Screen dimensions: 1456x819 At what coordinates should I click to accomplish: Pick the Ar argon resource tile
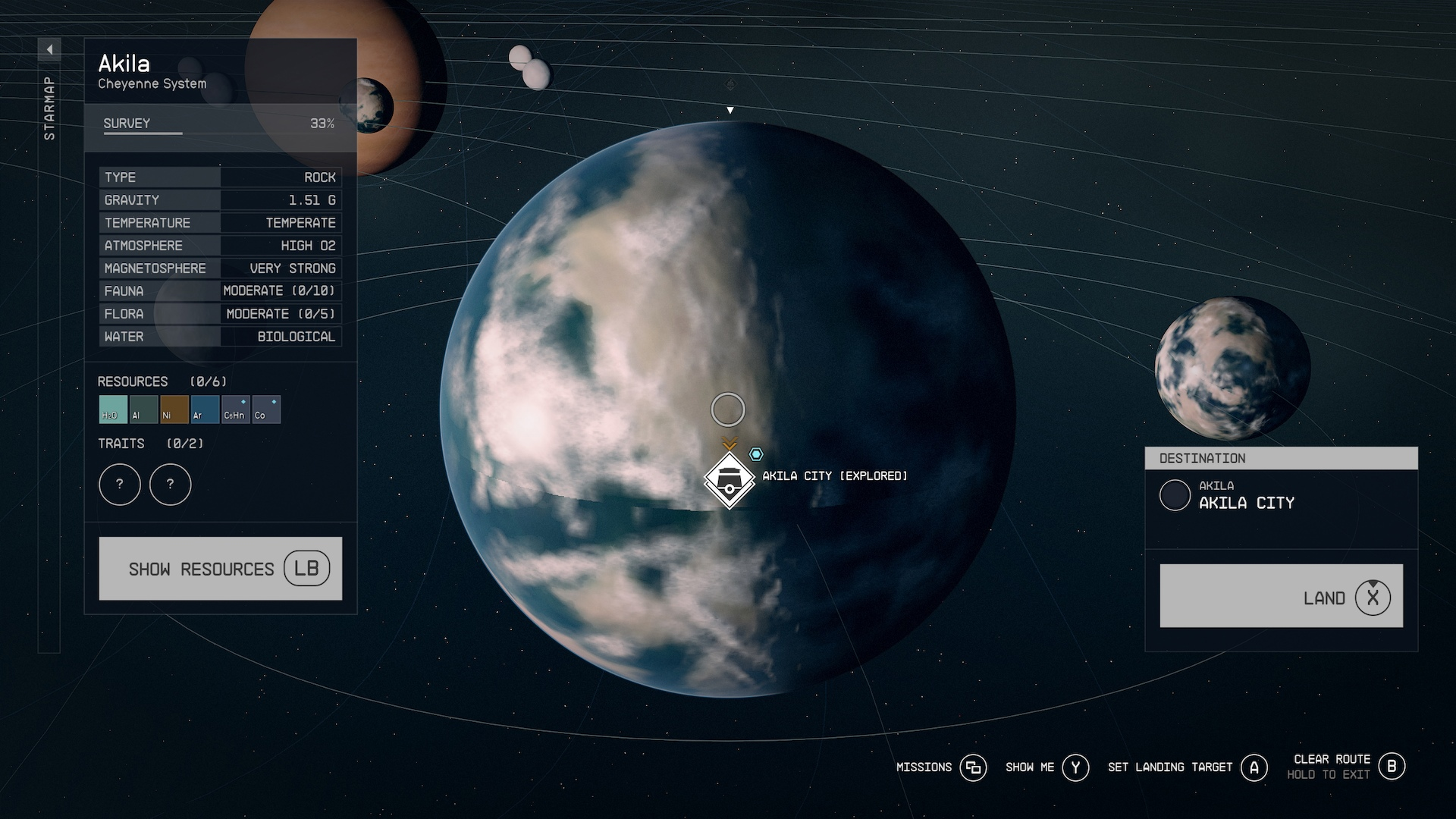coord(205,409)
